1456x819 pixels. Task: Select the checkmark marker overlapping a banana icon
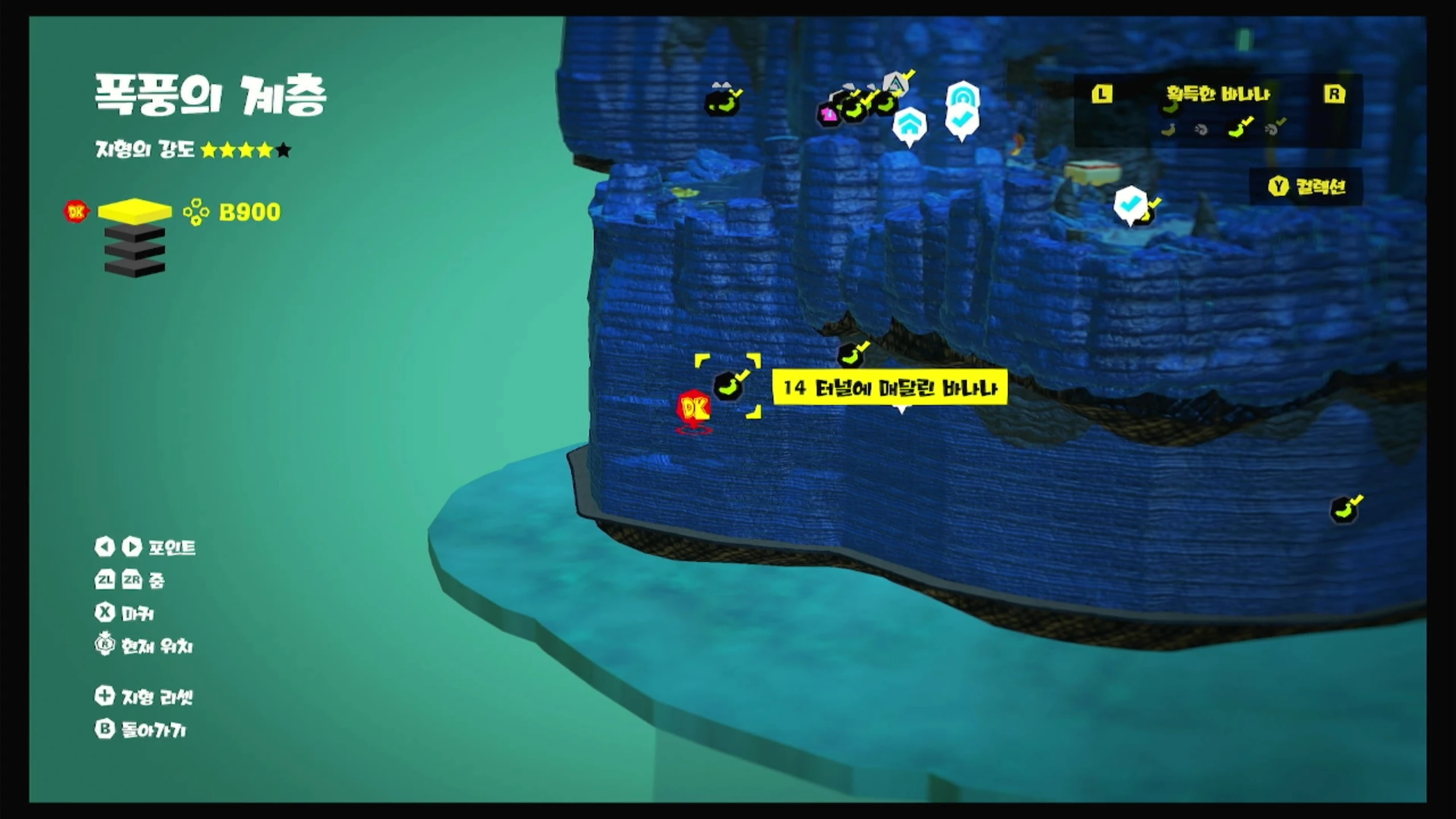point(1131,204)
